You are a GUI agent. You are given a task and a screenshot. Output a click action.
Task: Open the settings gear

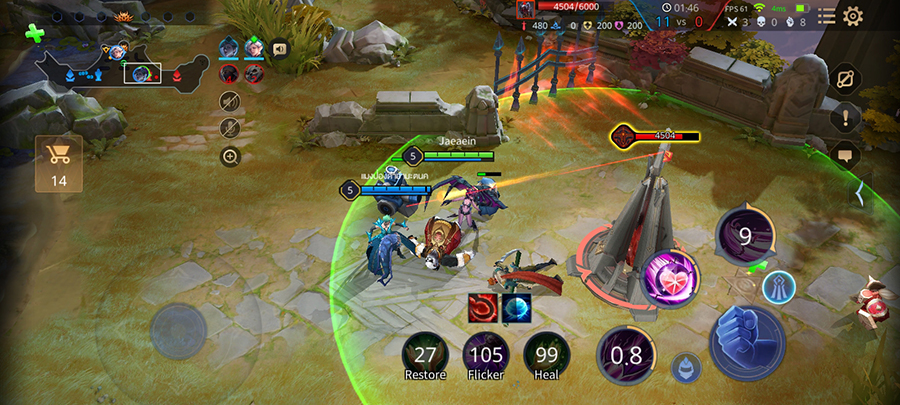click(853, 16)
